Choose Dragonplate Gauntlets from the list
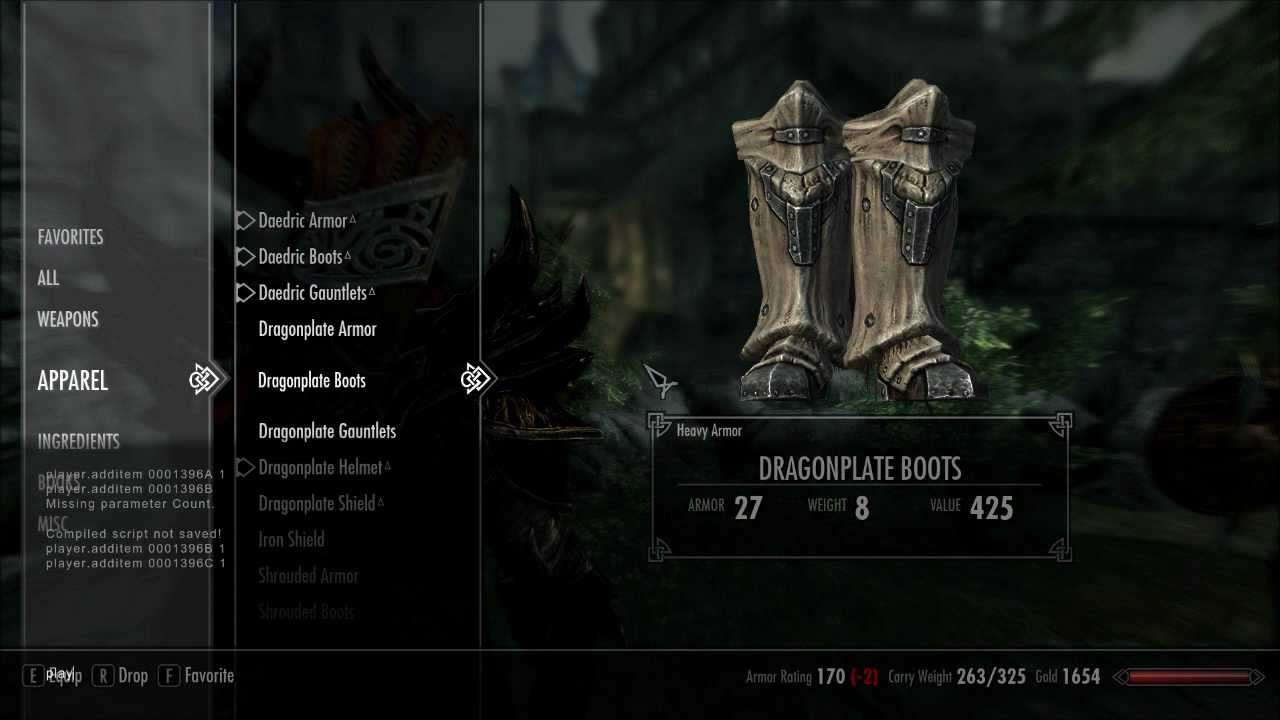The image size is (1280, 720). [x=327, y=431]
